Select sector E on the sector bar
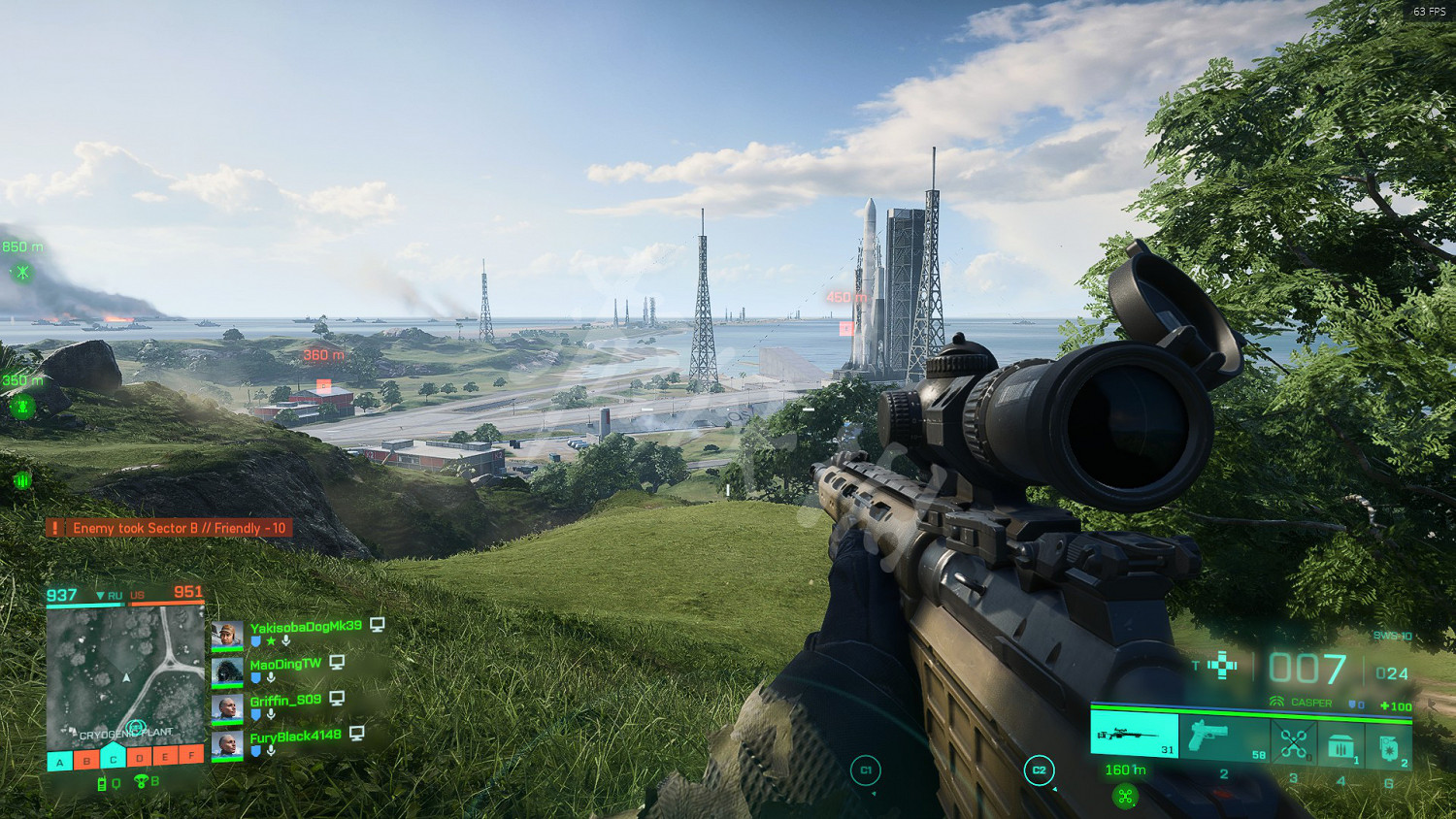This screenshot has width=1456, height=819. click(x=165, y=756)
